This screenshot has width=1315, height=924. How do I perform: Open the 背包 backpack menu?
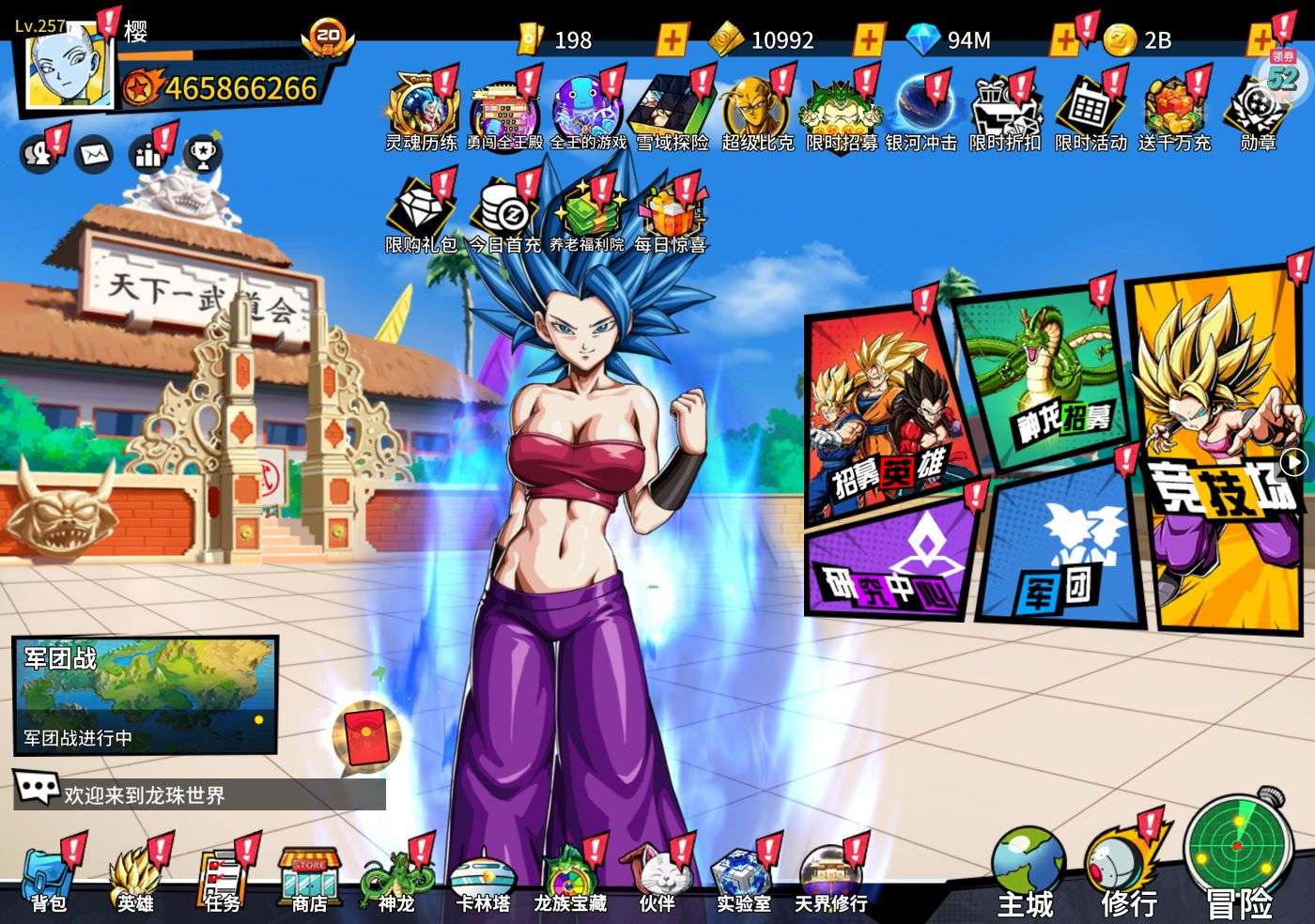tap(49, 879)
